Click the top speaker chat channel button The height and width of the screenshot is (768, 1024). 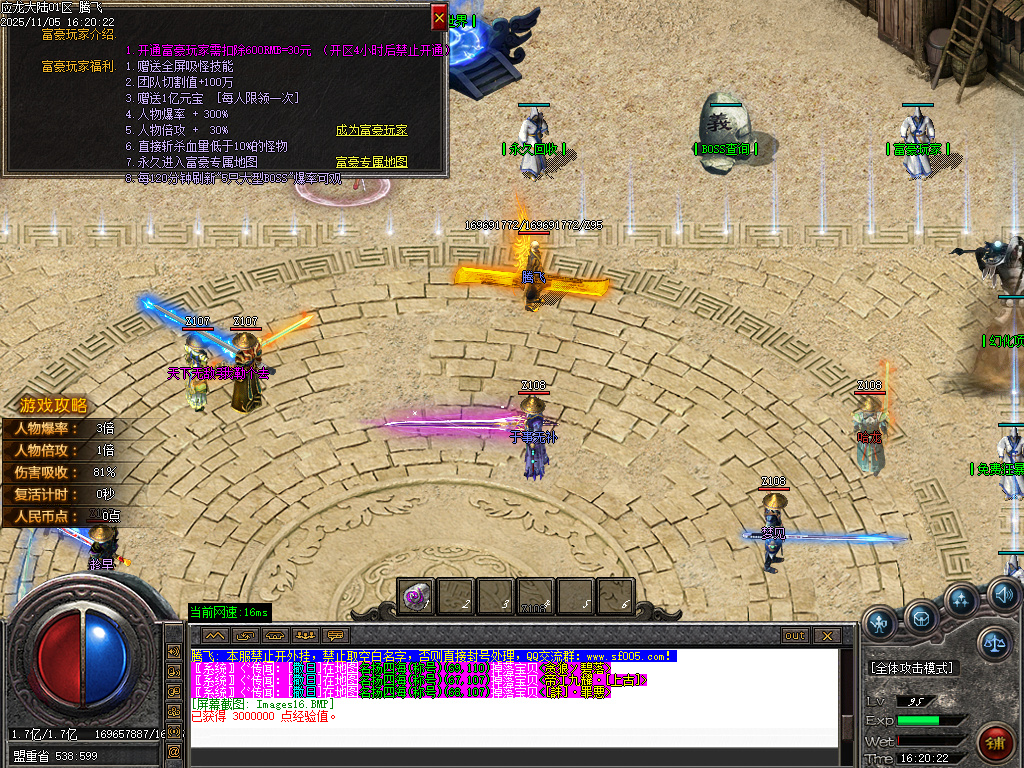(x=174, y=653)
